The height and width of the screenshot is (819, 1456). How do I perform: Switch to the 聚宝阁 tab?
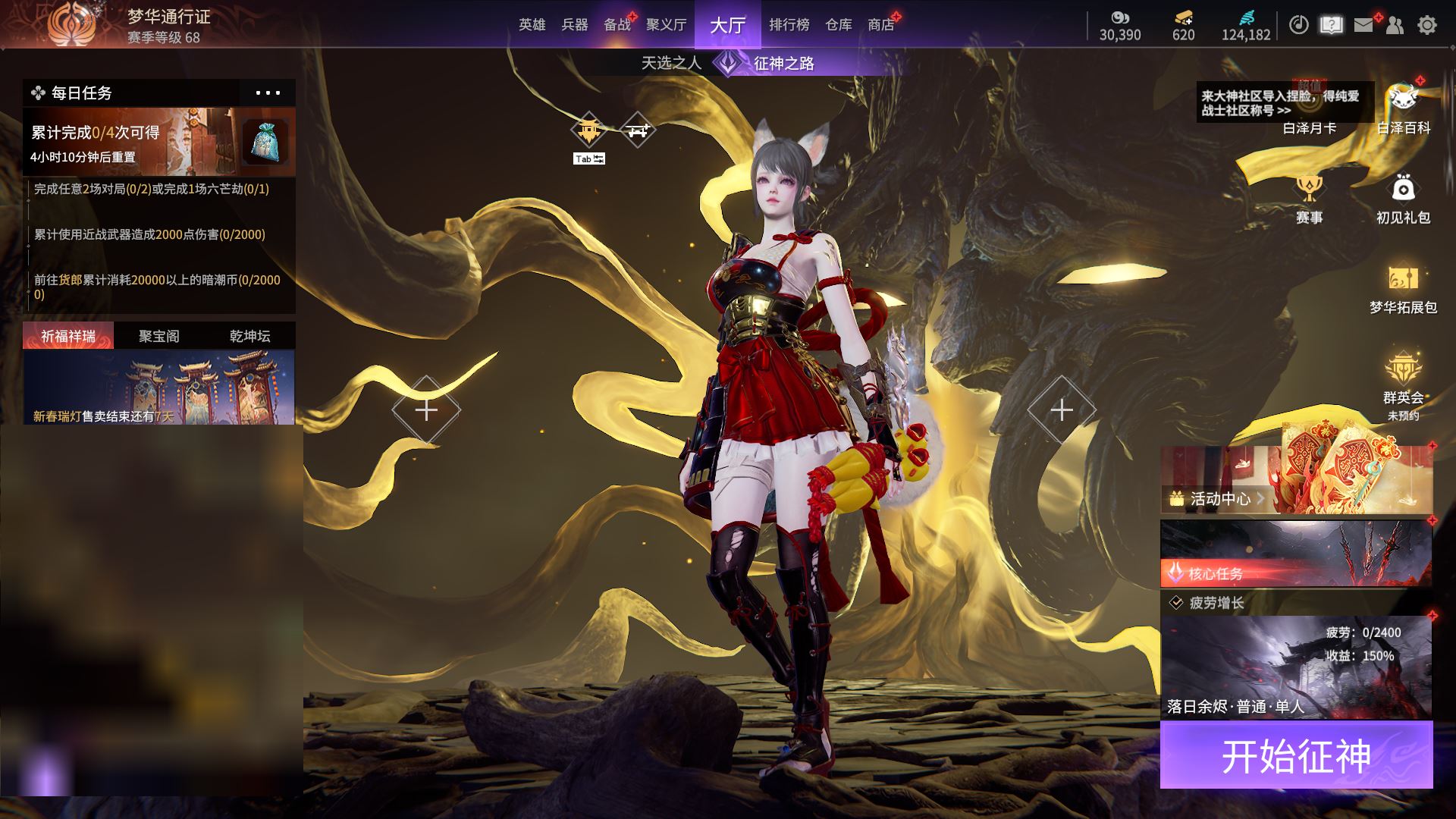159,336
